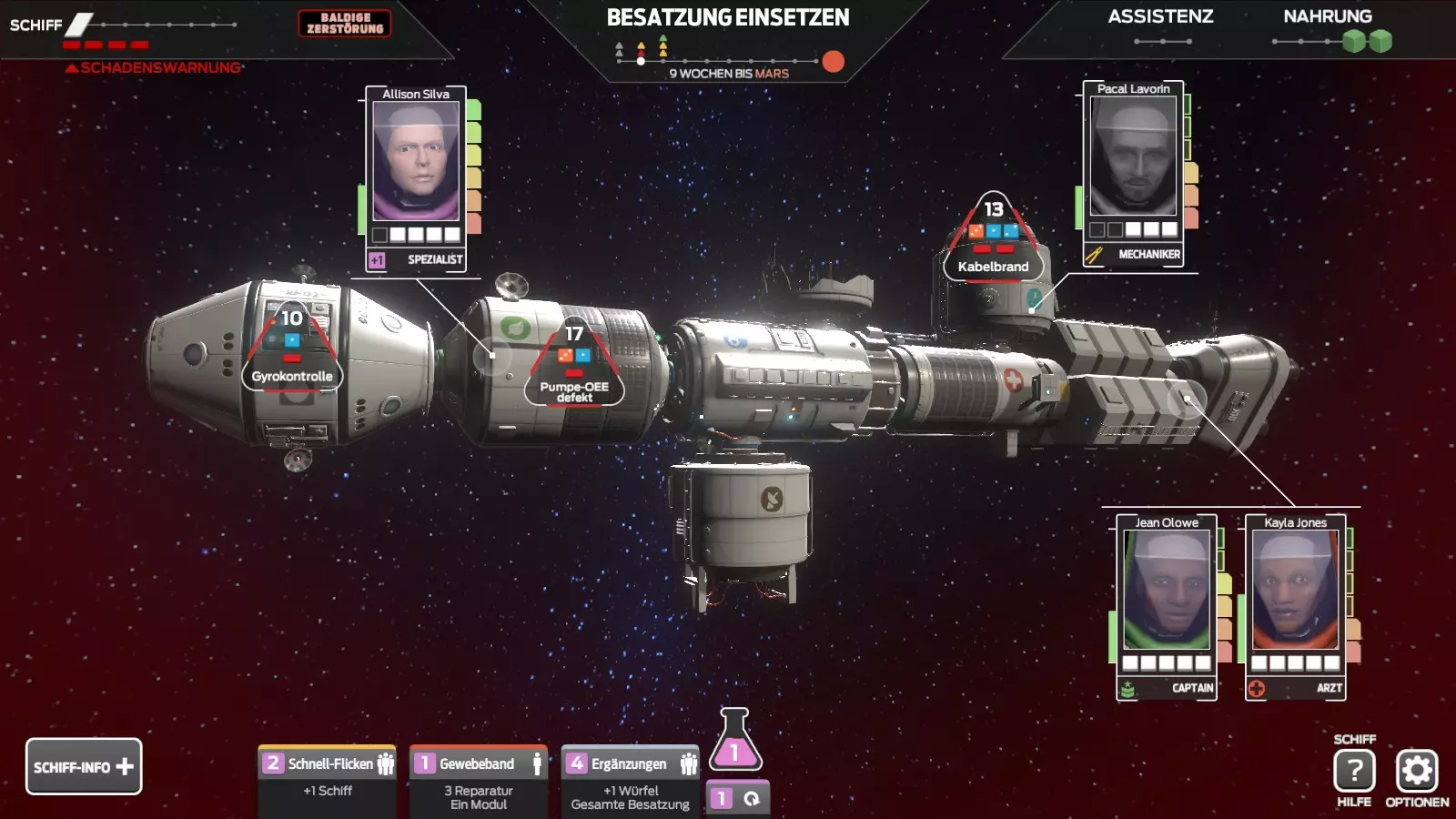Pick doctor Kayla Jones' portrait
The height and width of the screenshot is (819, 1456).
(1295, 590)
